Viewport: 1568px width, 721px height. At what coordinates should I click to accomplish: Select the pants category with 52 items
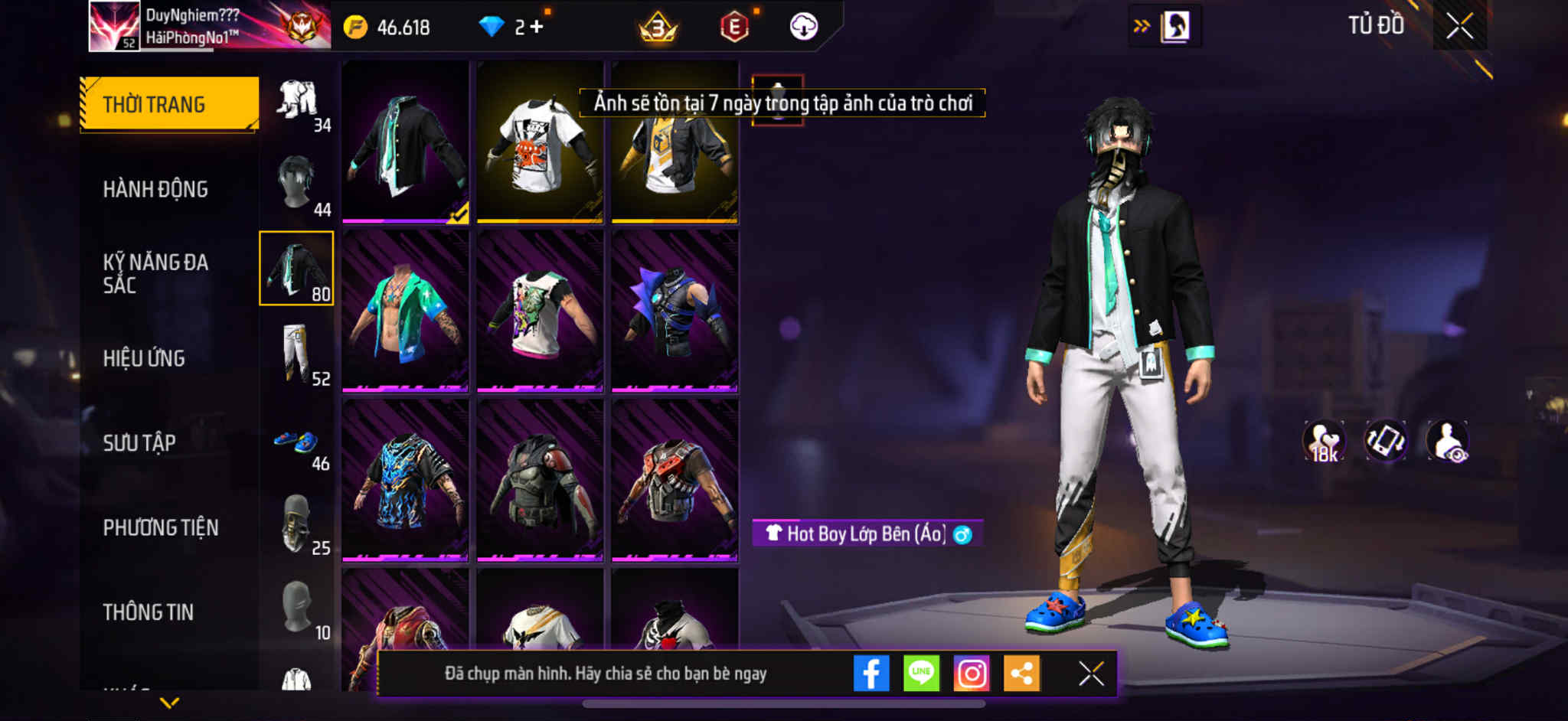point(297,354)
